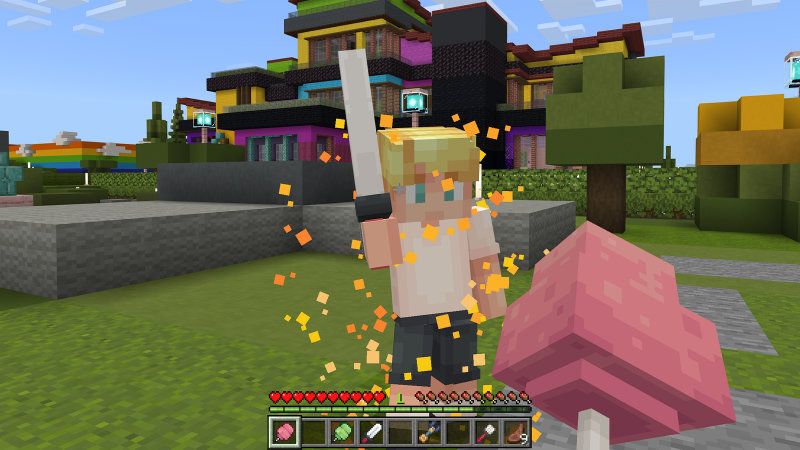Pick the cooked meat stack of nine
The width and height of the screenshot is (800, 450).
tap(517, 432)
